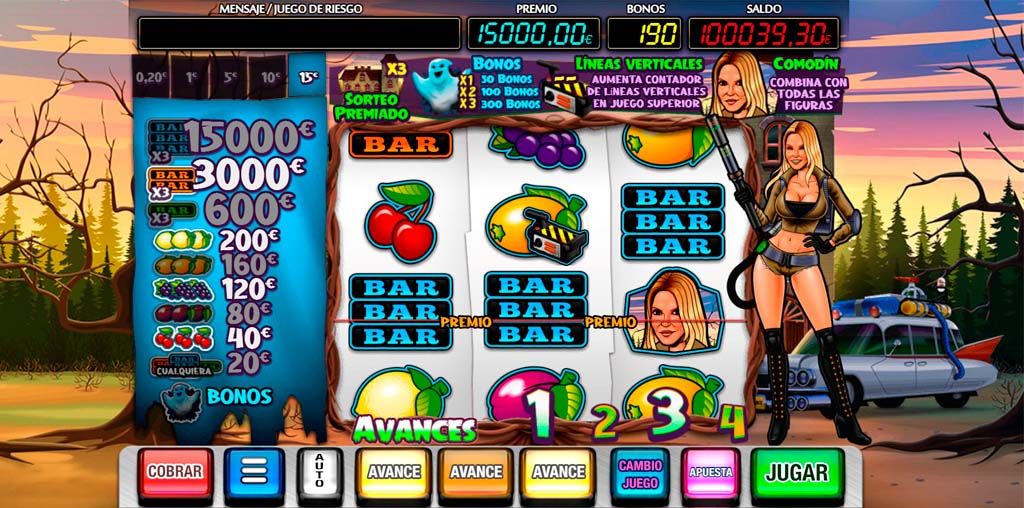Viewport: 1024px width, 508px height.
Task: Change the bet with the pink APUESTA button
Action: click(711, 471)
